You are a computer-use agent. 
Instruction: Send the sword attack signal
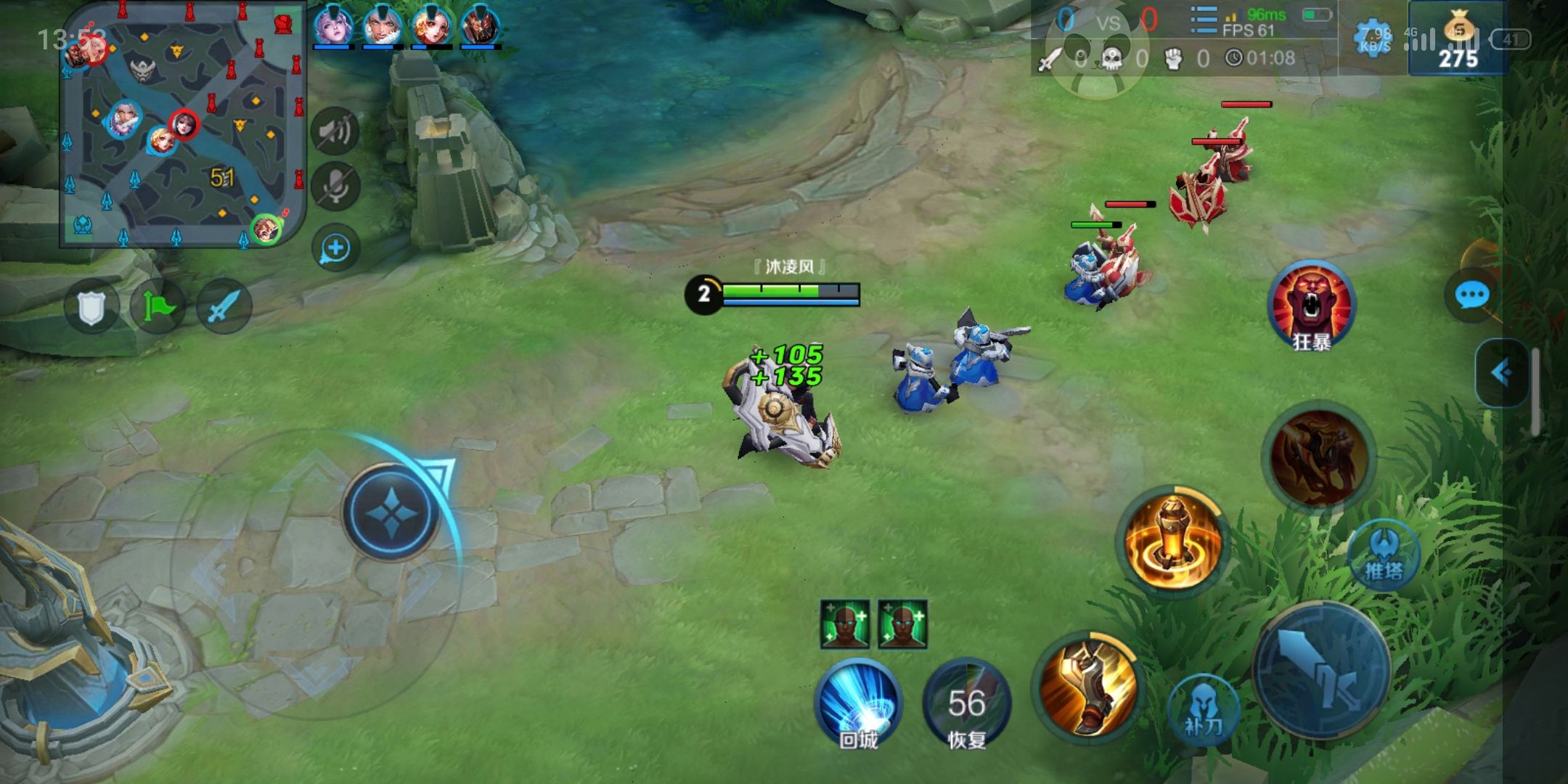click(224, 307)
